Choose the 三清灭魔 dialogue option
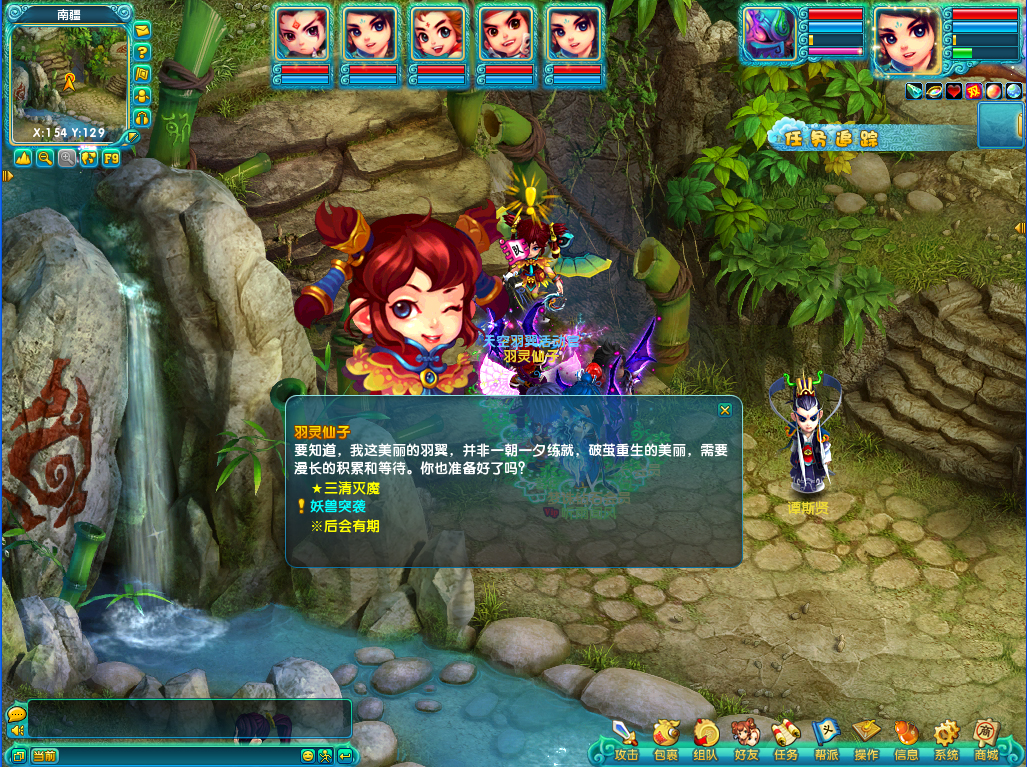1027x767 pixels. [x=345, y=488]
